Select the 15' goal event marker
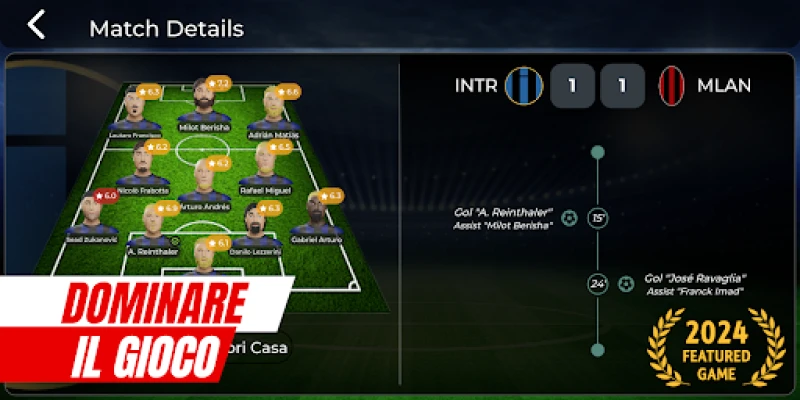The image size is (800, 400). click(598, 218)
